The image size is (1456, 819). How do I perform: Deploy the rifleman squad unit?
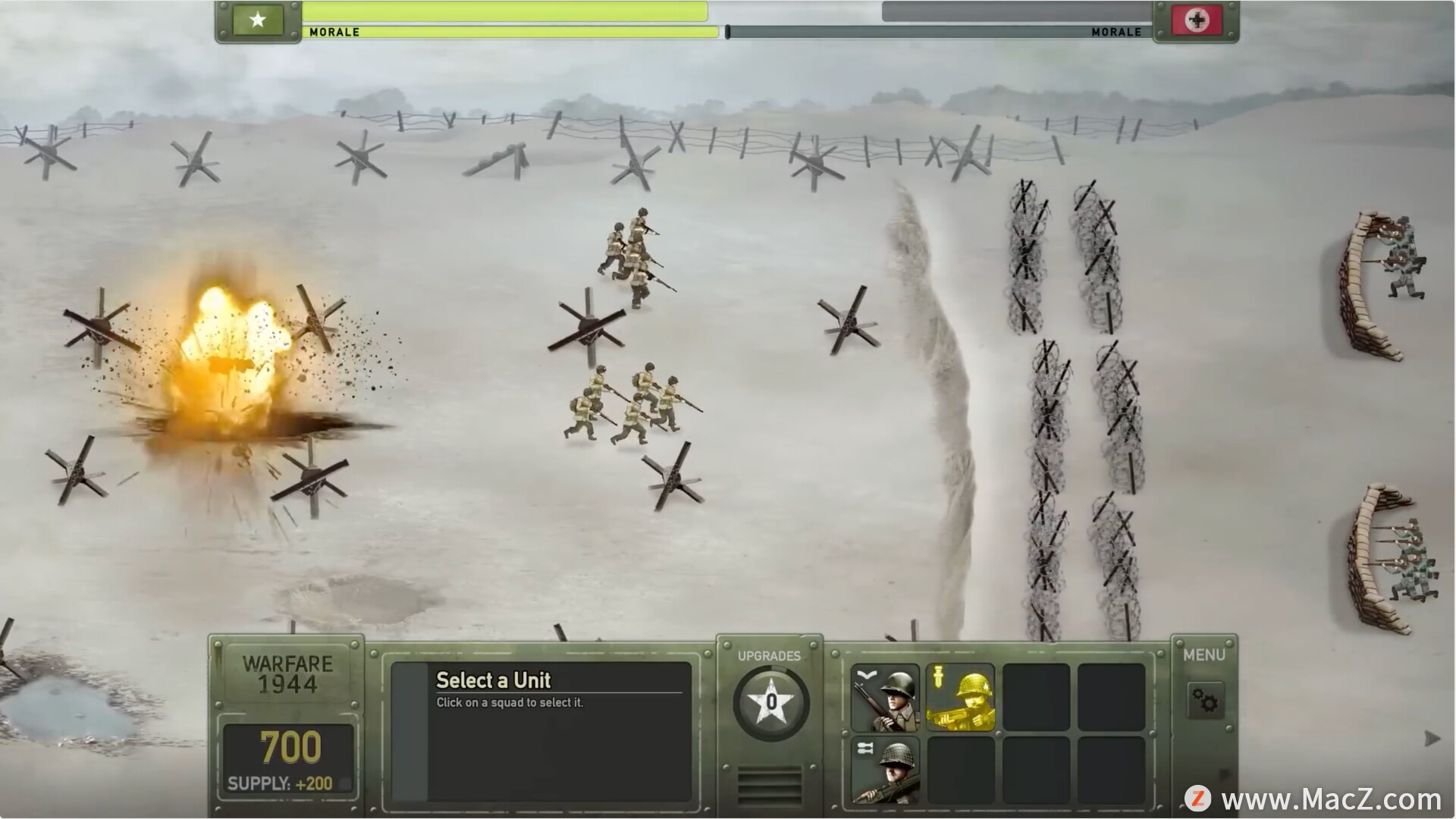click(885, 697)
